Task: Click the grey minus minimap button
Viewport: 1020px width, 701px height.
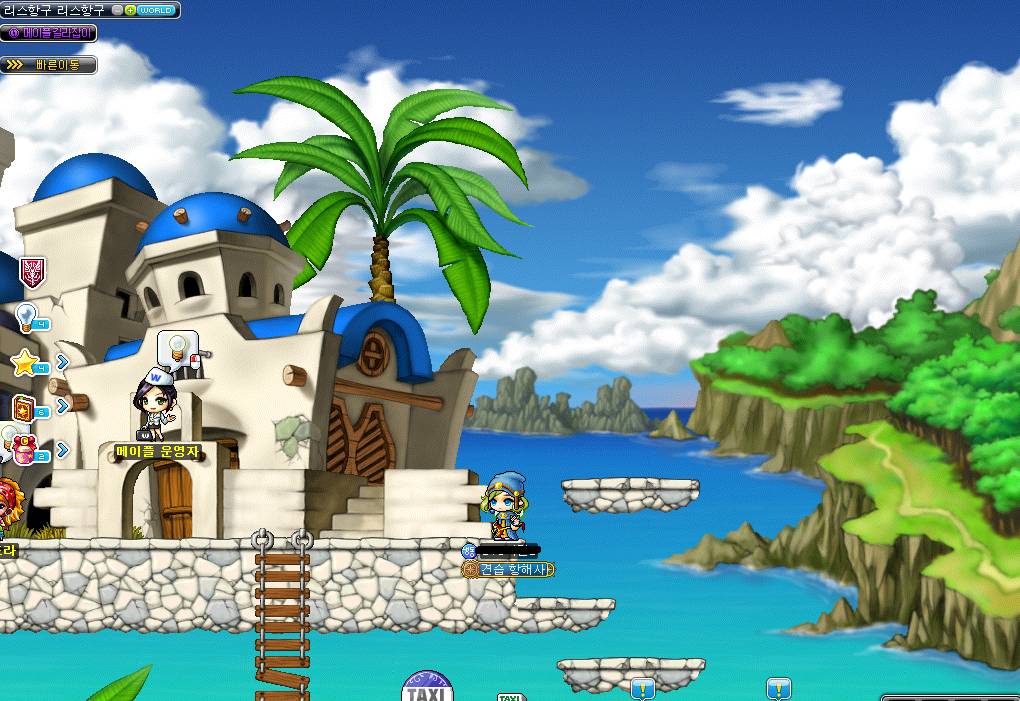Action: tap(118, 10)
